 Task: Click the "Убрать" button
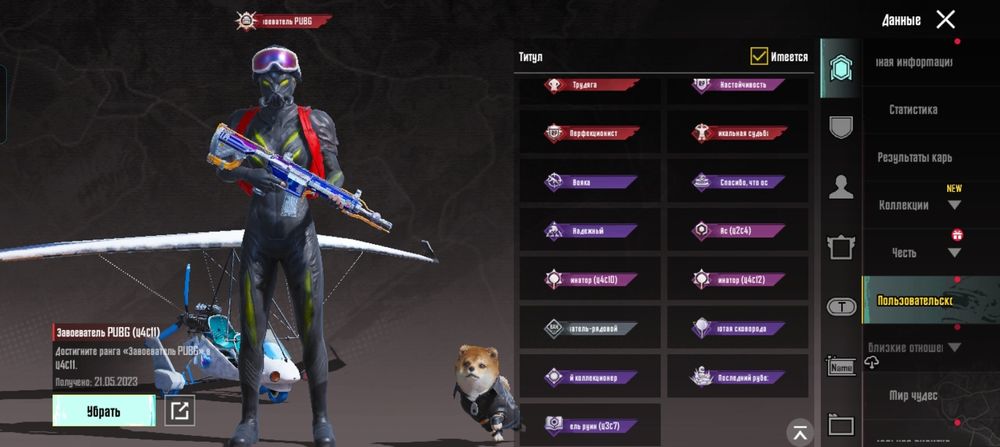coord(104,411)
